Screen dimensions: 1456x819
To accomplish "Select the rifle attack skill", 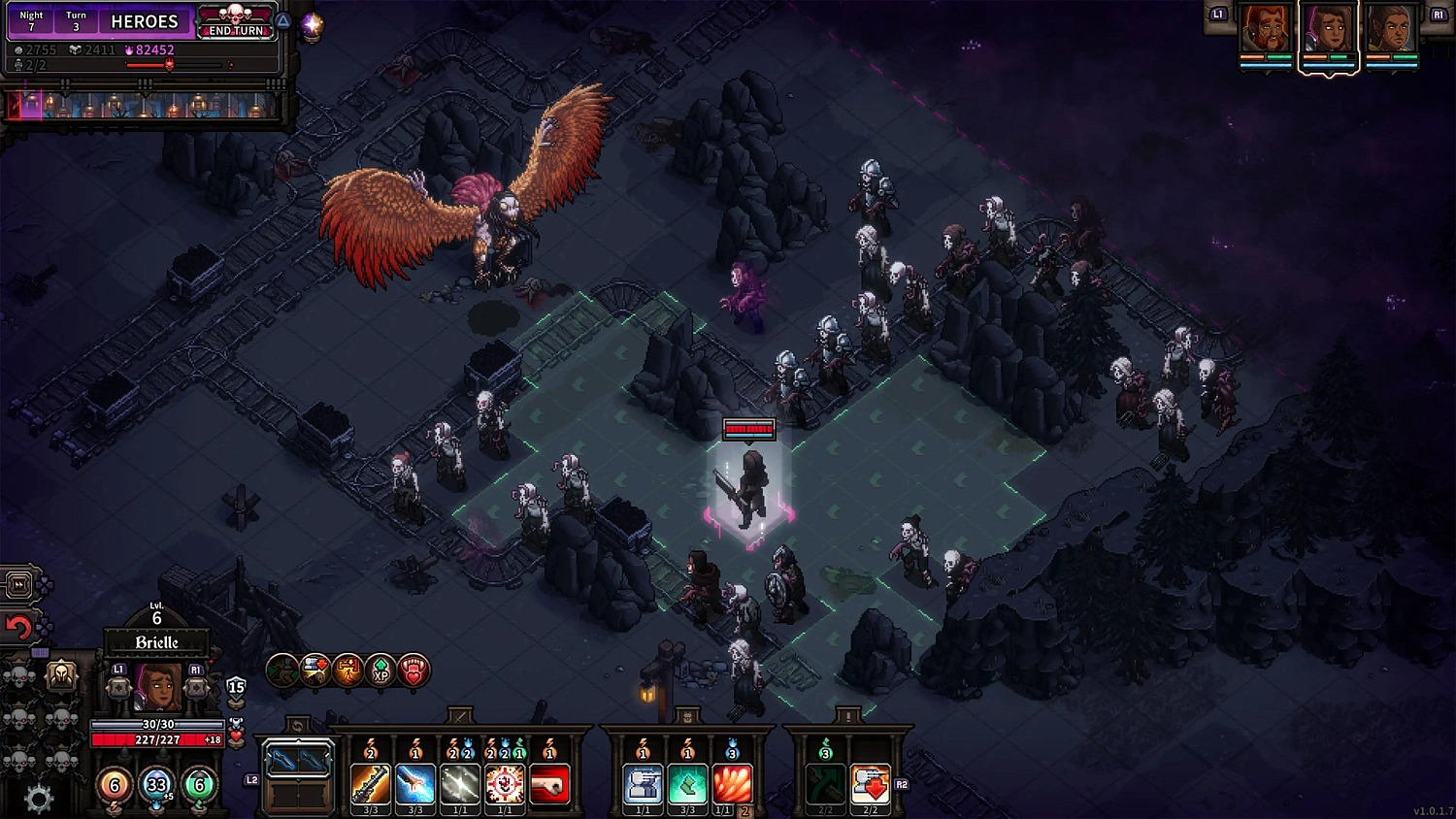I will (x=370, y=783).
